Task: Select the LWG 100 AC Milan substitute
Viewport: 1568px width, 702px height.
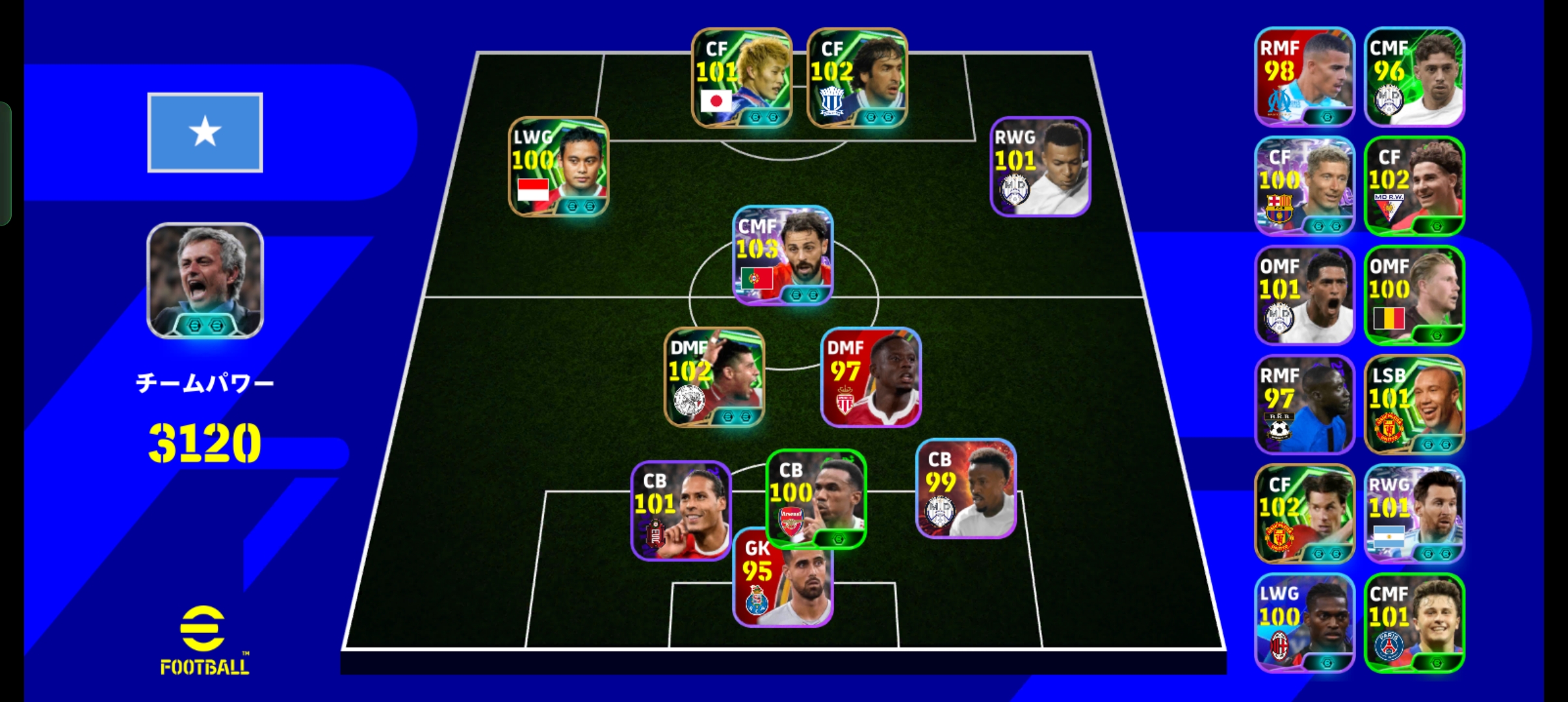Action: point(1304,623)
